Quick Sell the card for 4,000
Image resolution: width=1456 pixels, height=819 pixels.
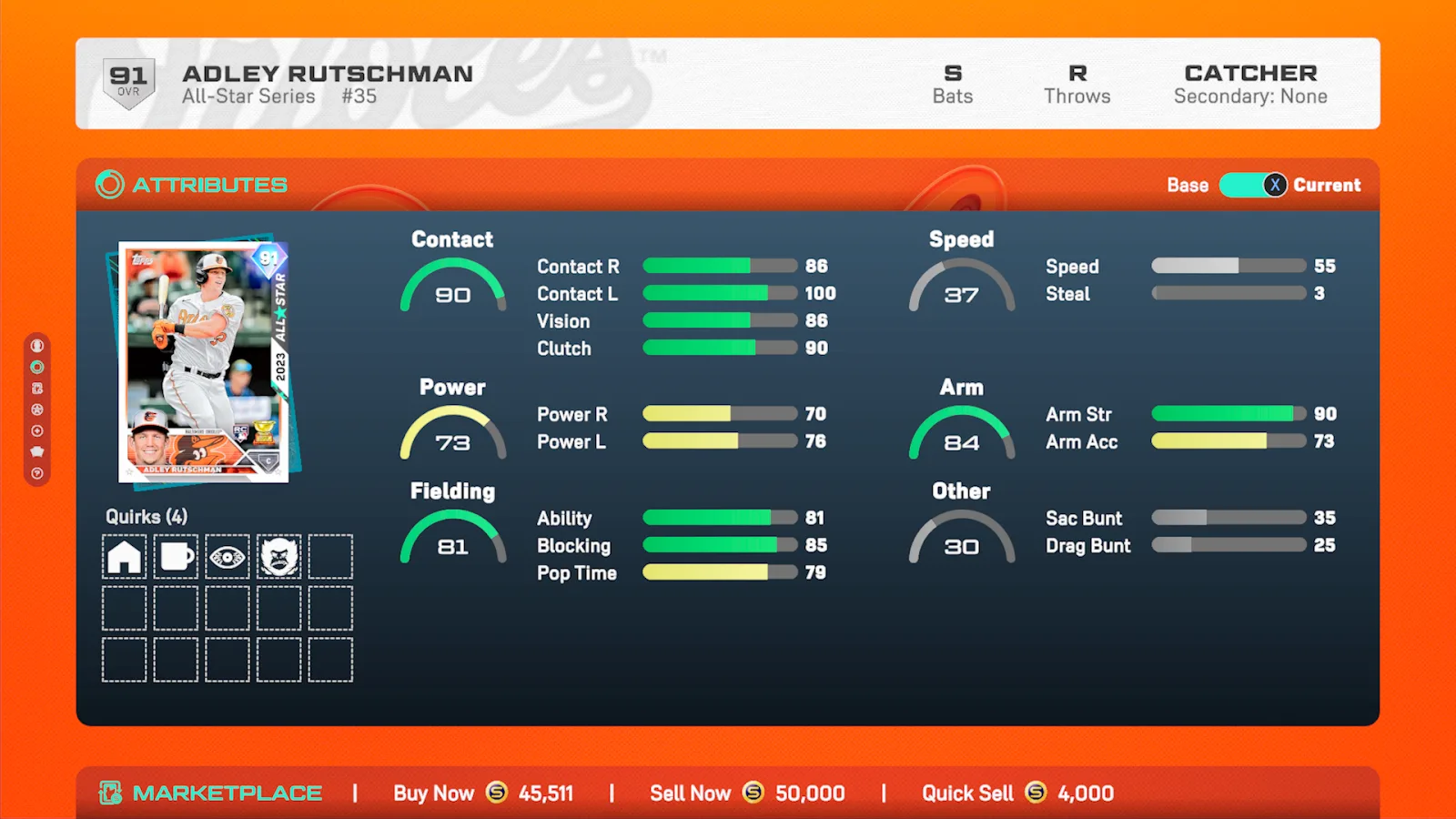tap(1017, 794)
